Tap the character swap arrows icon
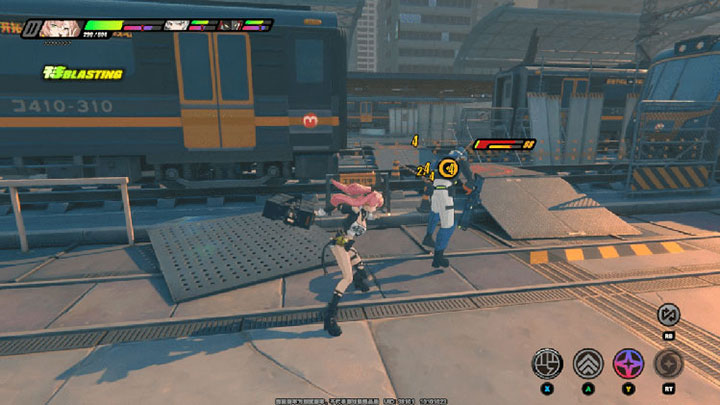 click(x=668, y=315)
